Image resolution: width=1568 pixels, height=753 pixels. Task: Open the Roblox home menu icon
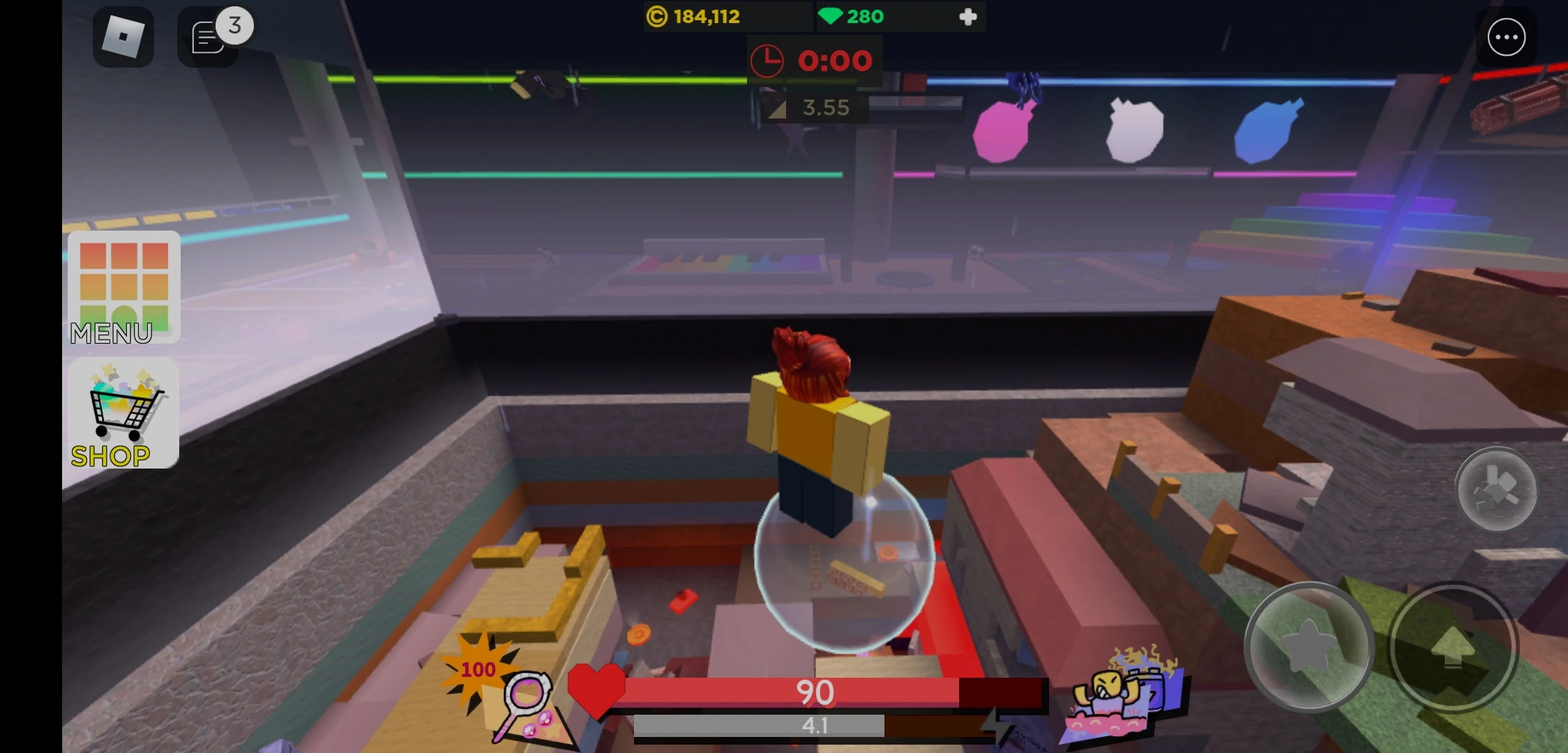pos(123,36)
